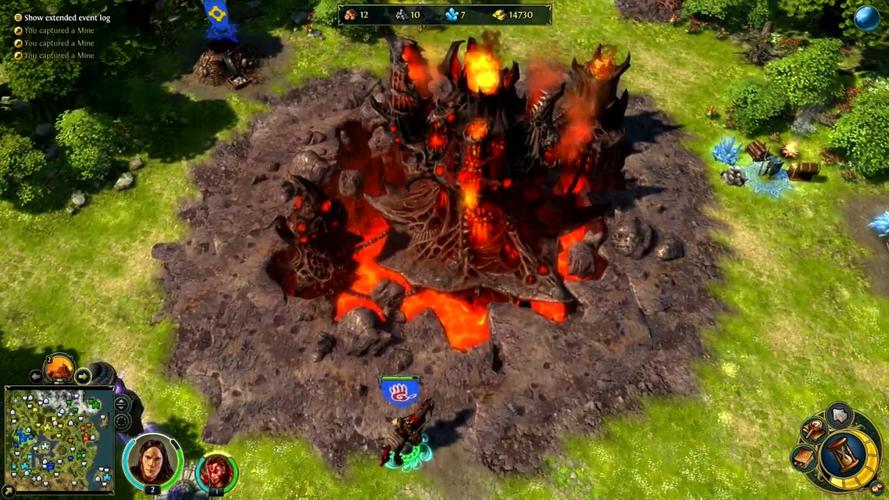Click the grey map-shaped icon above the hourglass
Image resolution: width=889 pixels, height=500 pixels.
point(840,414)
